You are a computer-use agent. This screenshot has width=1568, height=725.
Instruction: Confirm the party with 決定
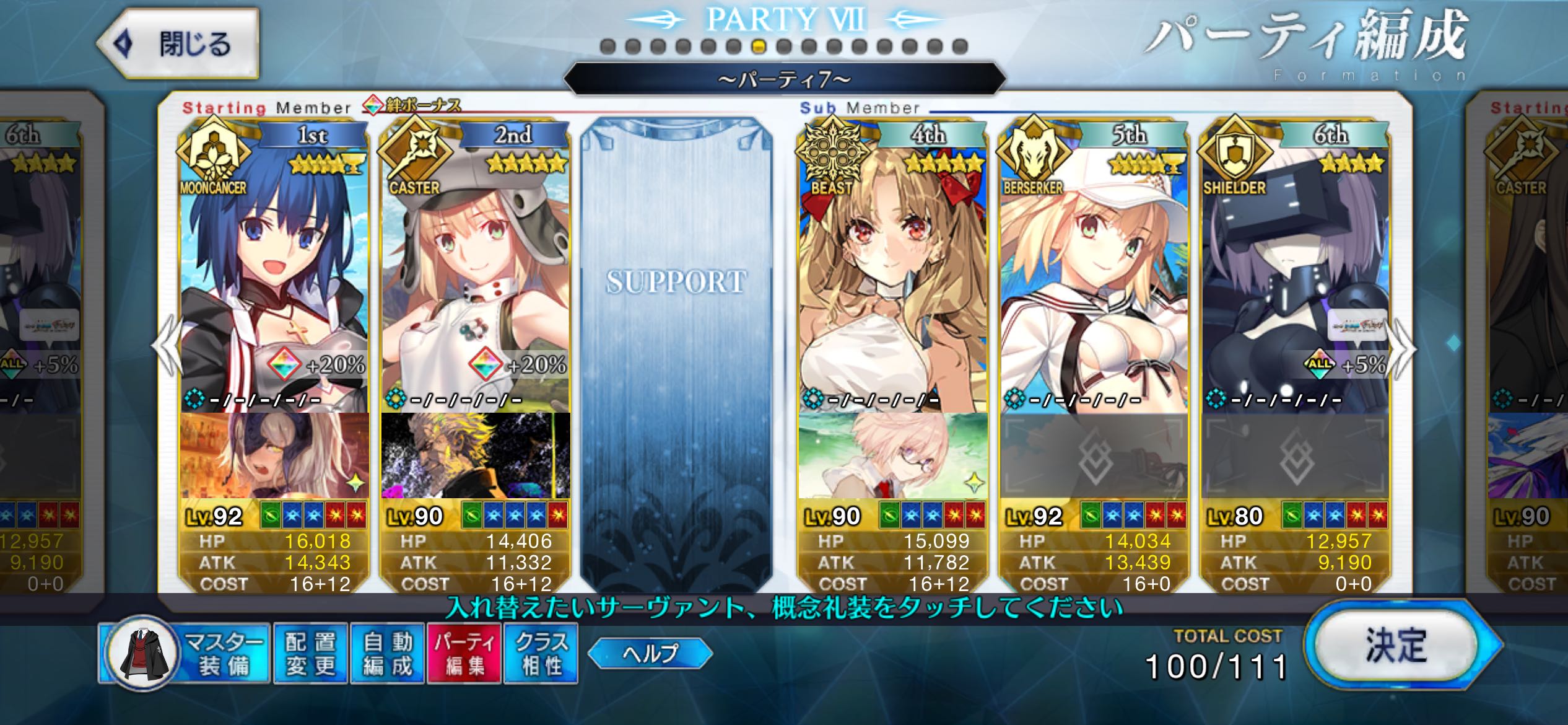pos(1397,646)
